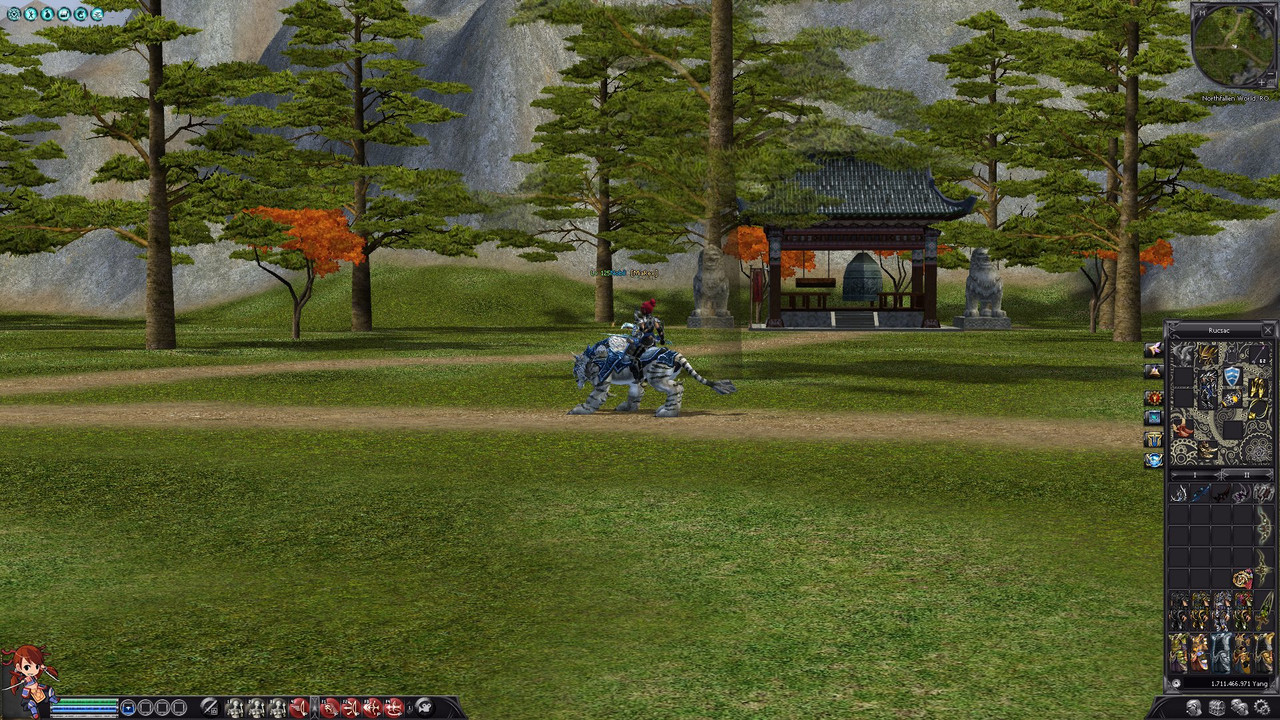This screenshot has height=720, width=1280.
Task: Click the camera icon at hotbar's right end
Action: point(423,705)
